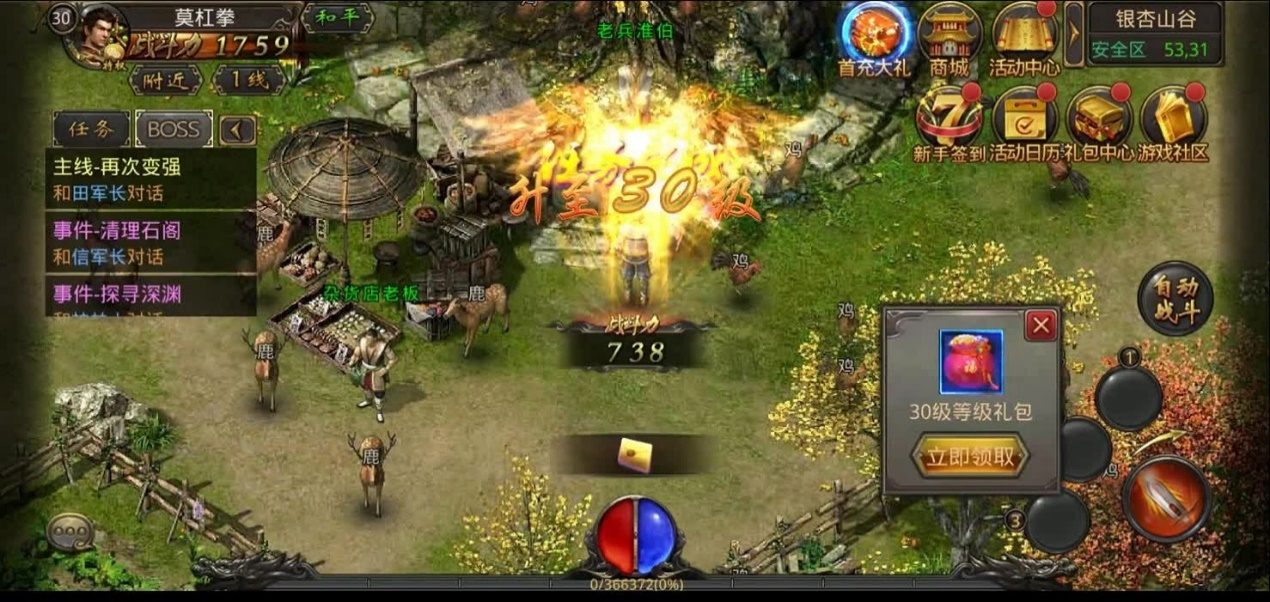Toggle 自动战斗 auto battle
The width and height of the screenshot is (1270, 602).
[1175, 297]
